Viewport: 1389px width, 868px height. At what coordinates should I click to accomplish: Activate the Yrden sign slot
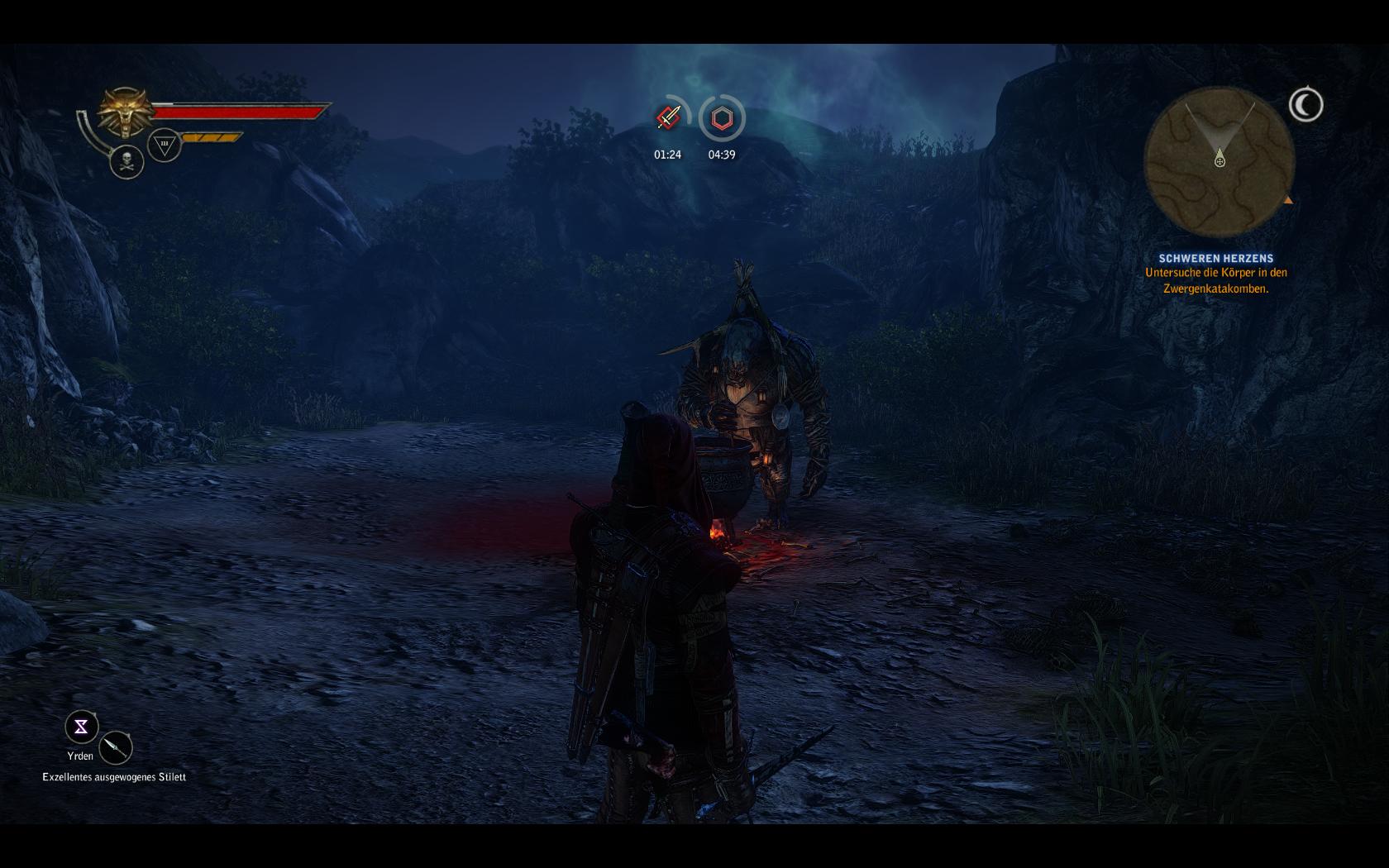click(82, 727)
